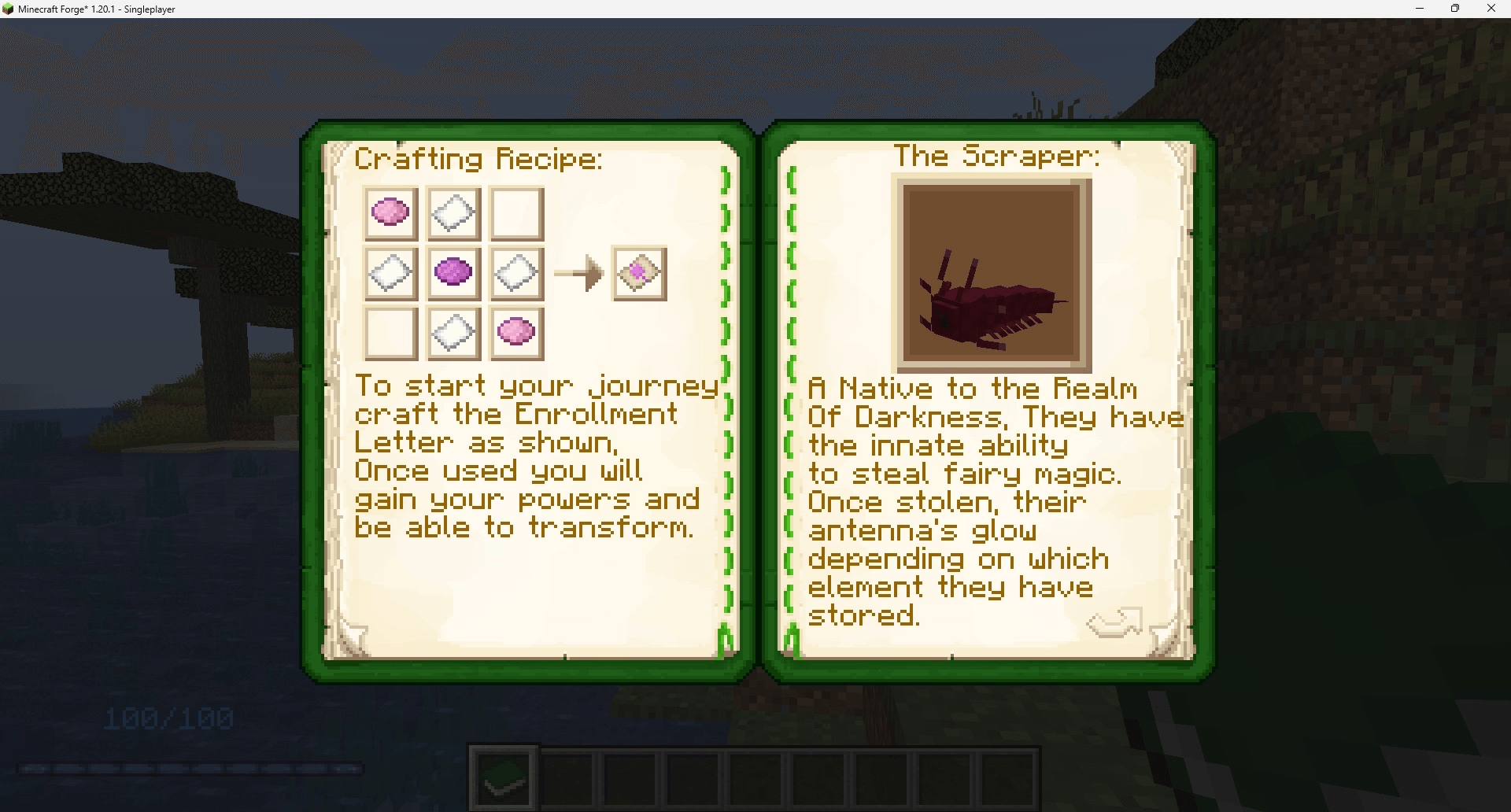Click the empty top-right crafting slot

(516, 212)
